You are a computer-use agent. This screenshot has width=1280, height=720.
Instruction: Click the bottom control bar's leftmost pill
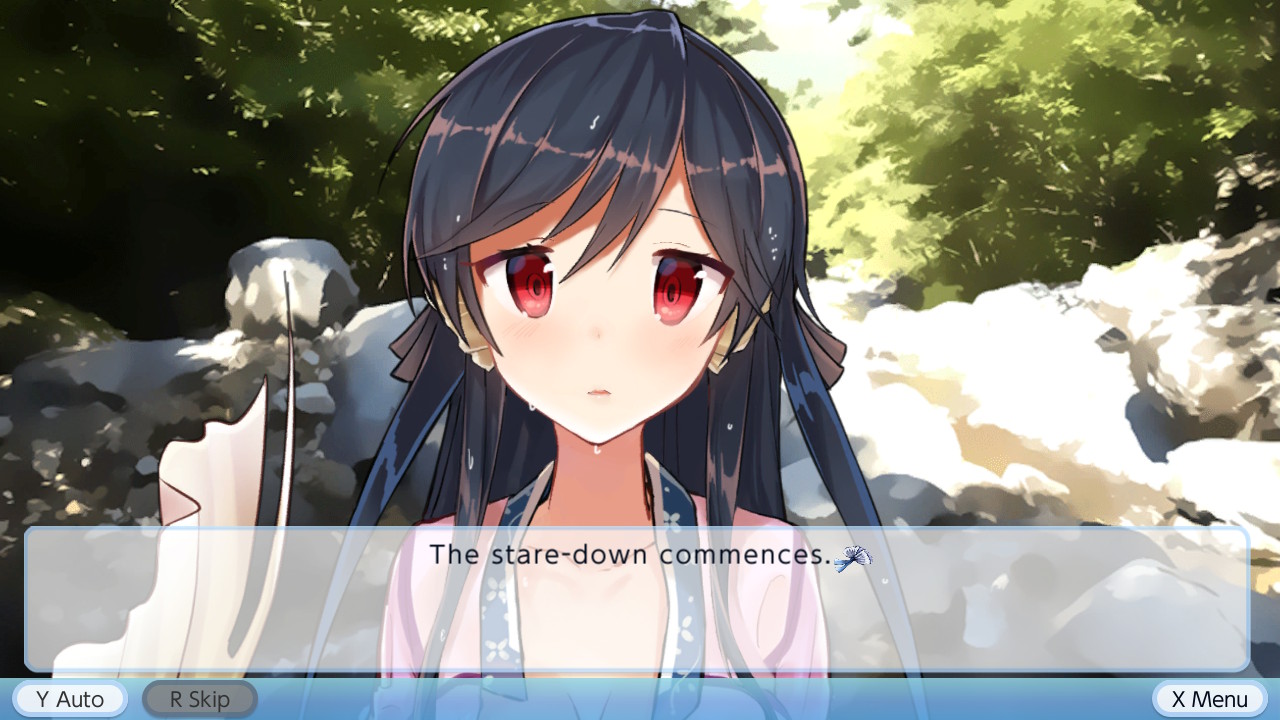click(x=68, y=699)
